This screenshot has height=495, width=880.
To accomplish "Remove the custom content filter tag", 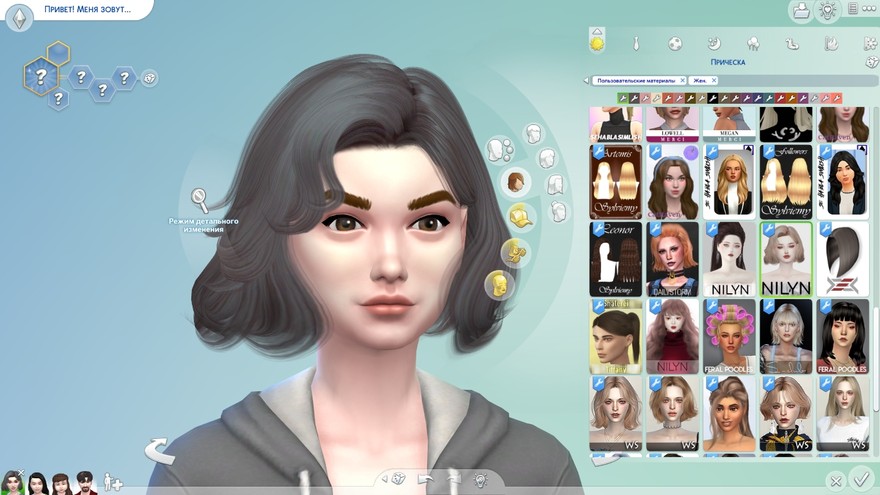I will 682,80.
